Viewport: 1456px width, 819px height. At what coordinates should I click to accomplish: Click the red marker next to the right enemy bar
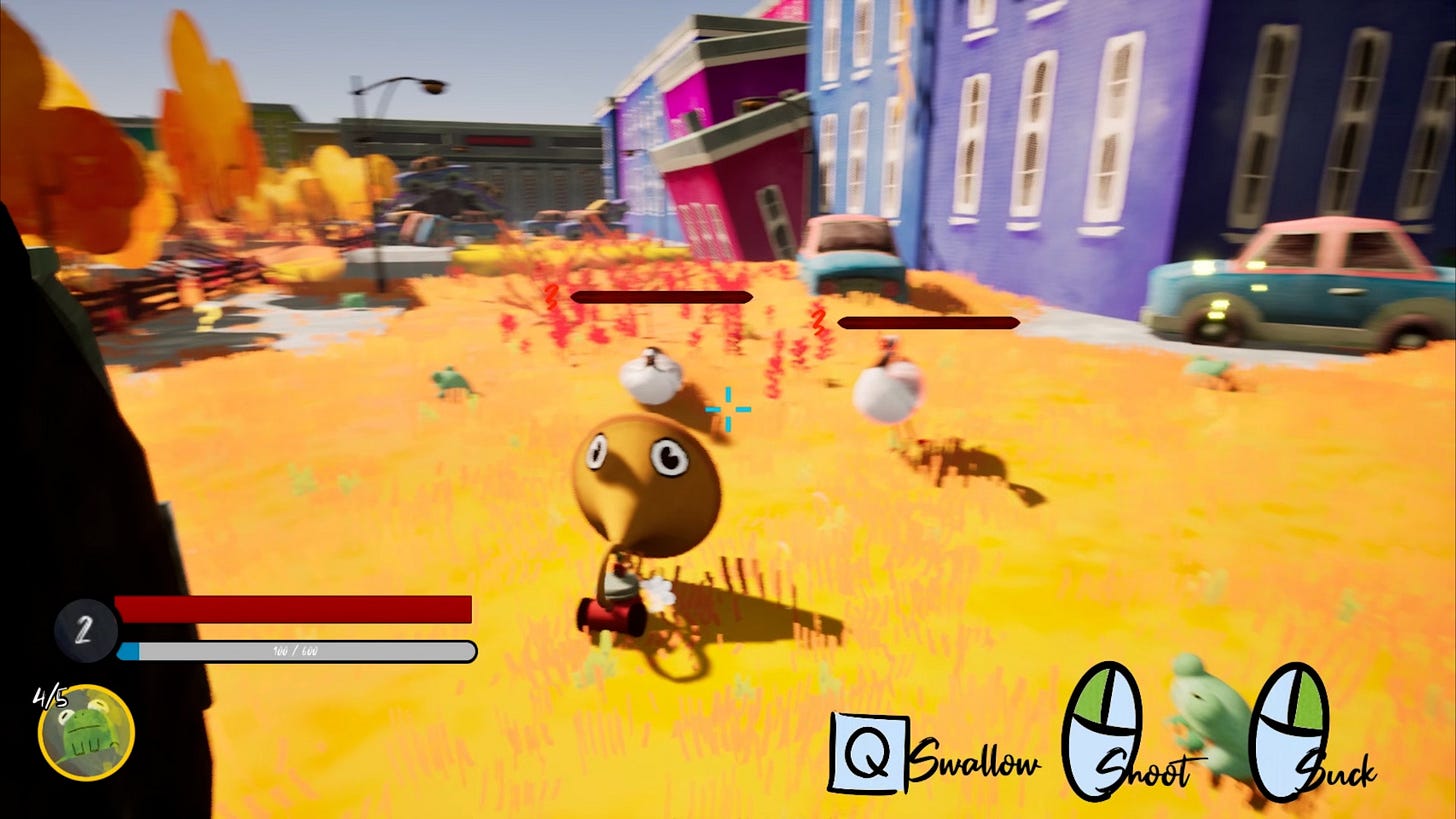click(818, 322)
